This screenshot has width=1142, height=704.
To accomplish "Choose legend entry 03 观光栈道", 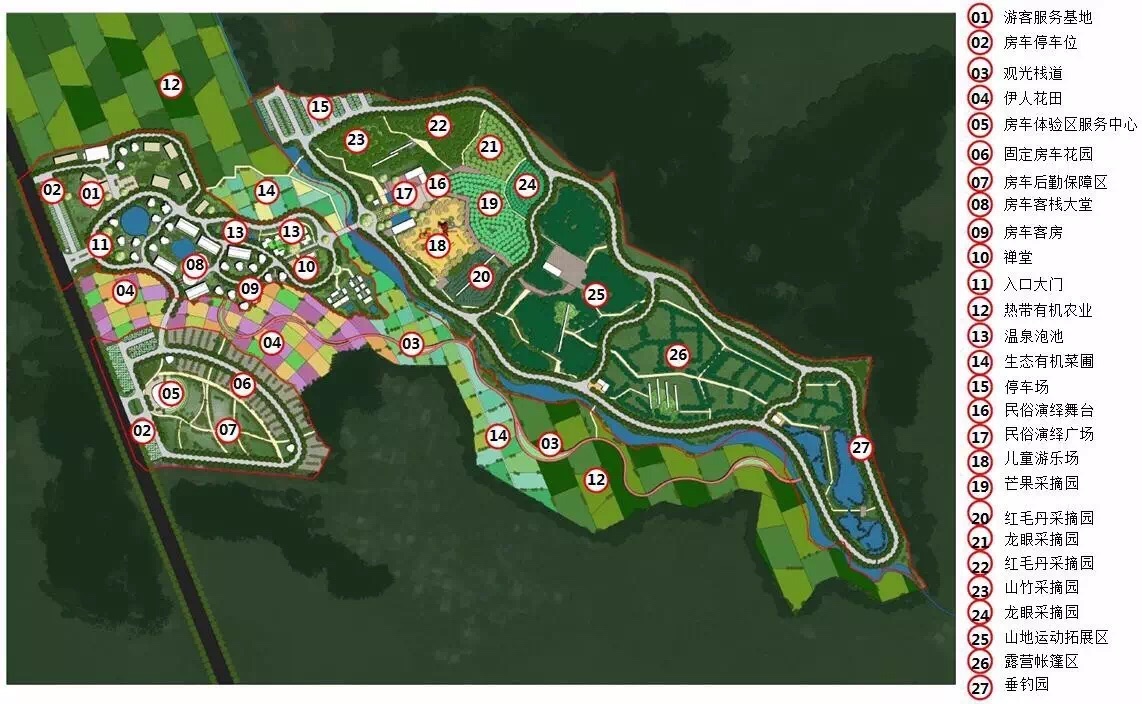I will (1033, 73).
